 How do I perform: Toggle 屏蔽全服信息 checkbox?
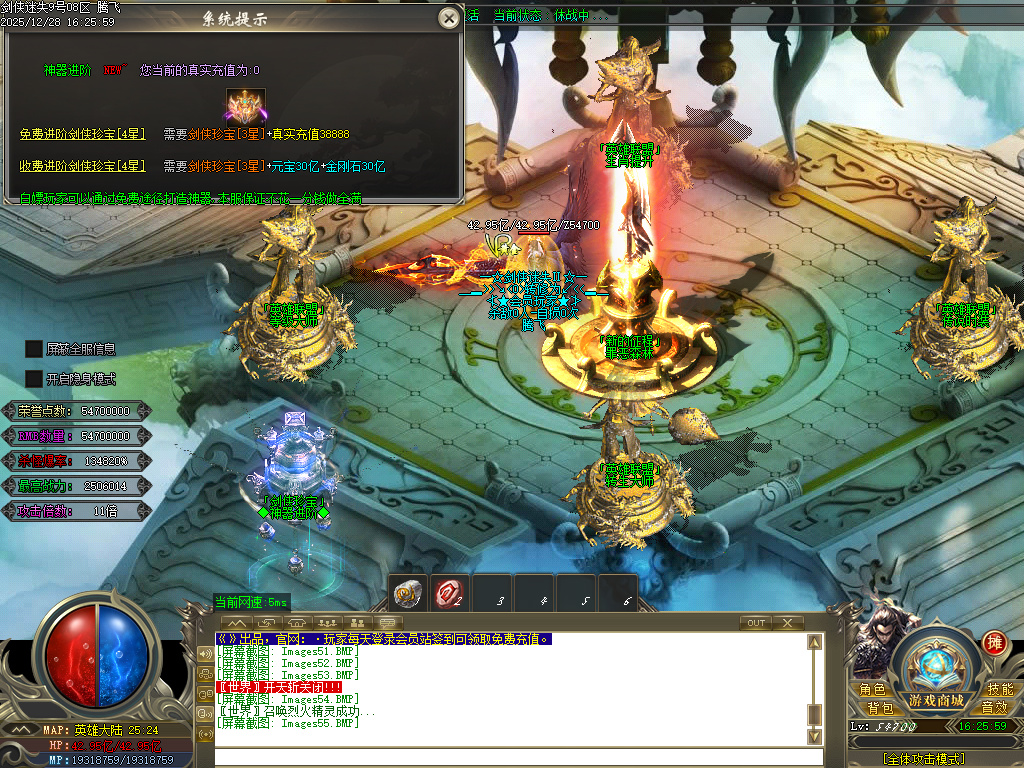tap(34, 349)
